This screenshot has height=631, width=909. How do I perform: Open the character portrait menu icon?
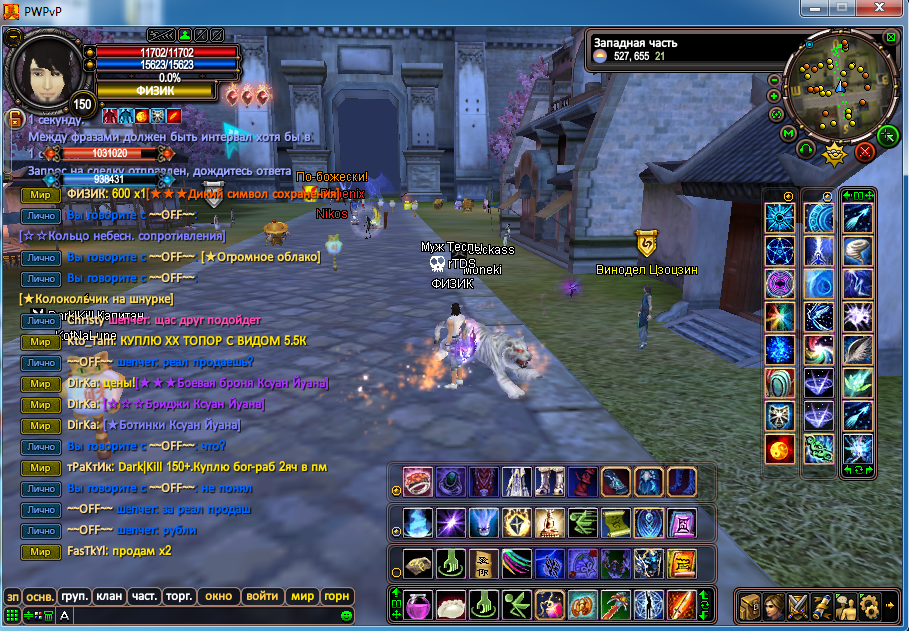point(773,606)
